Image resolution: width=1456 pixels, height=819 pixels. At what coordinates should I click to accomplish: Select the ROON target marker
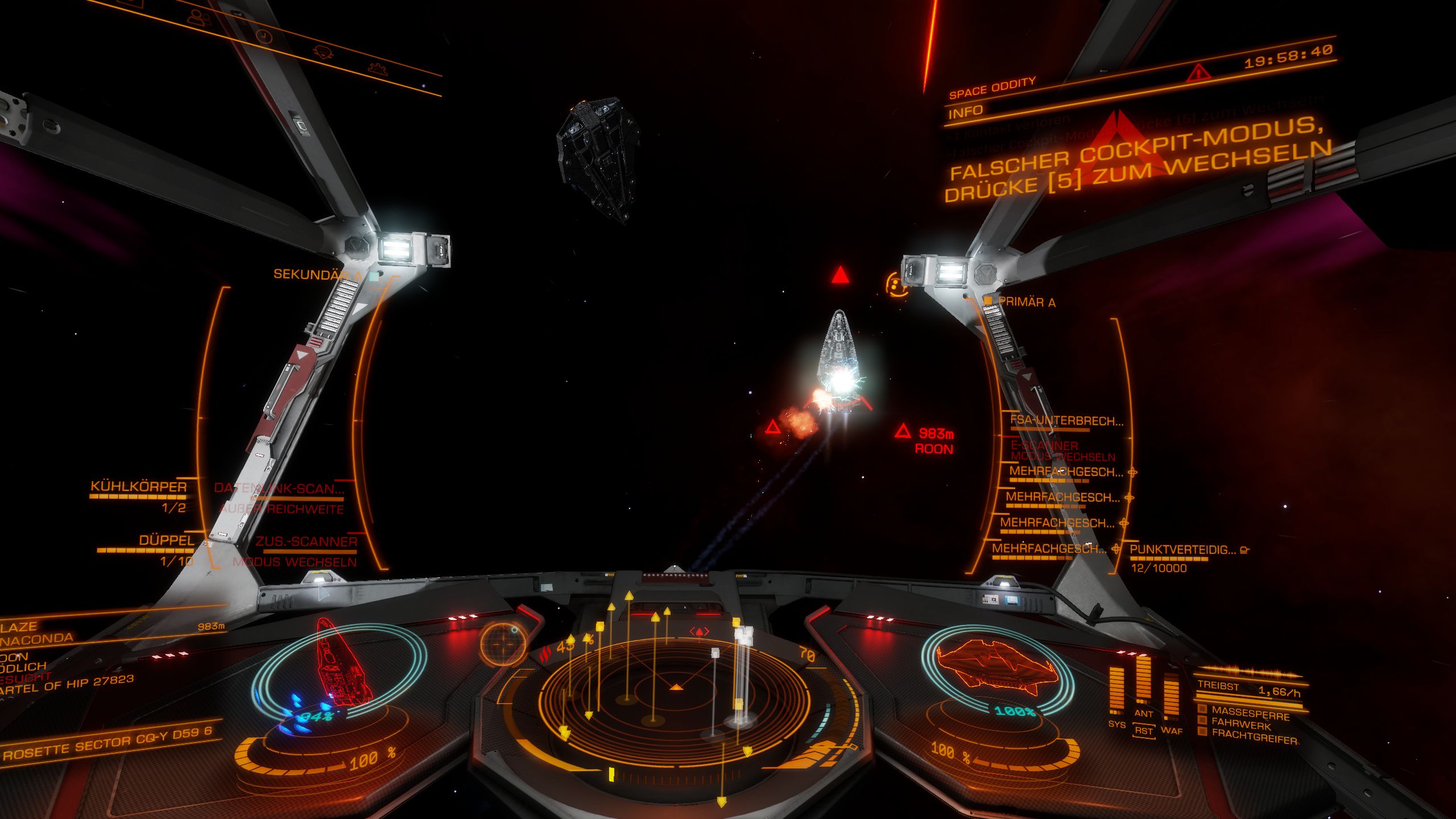(x=903, y=431)
